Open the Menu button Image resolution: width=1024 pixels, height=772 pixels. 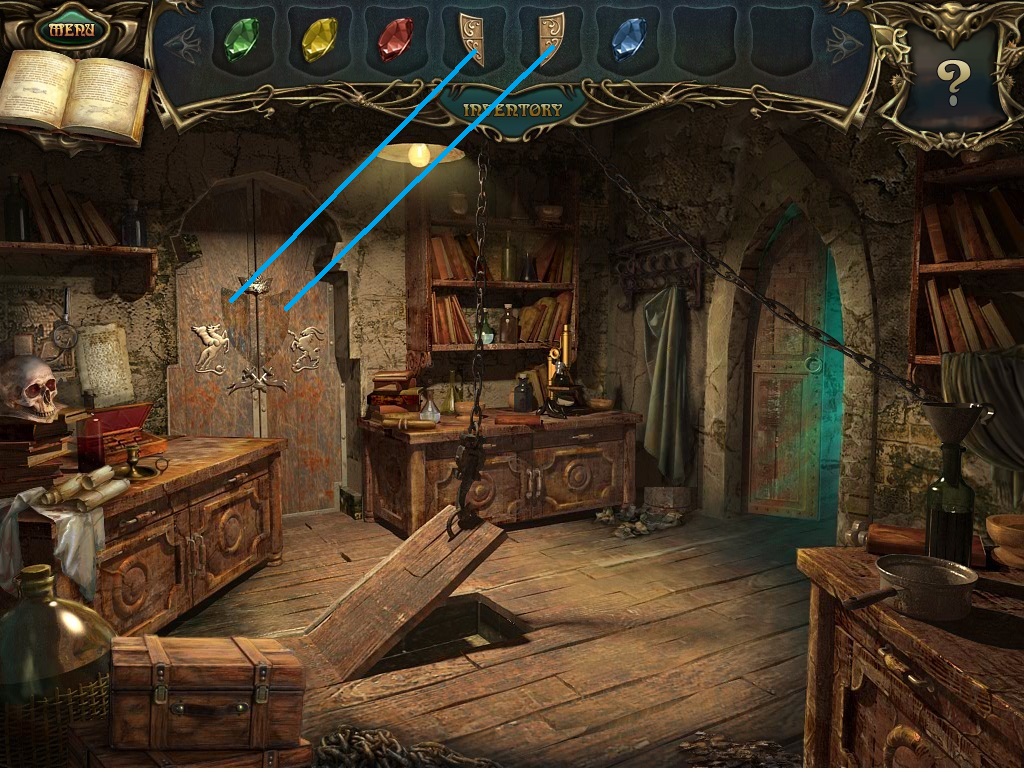click(71, 28)
